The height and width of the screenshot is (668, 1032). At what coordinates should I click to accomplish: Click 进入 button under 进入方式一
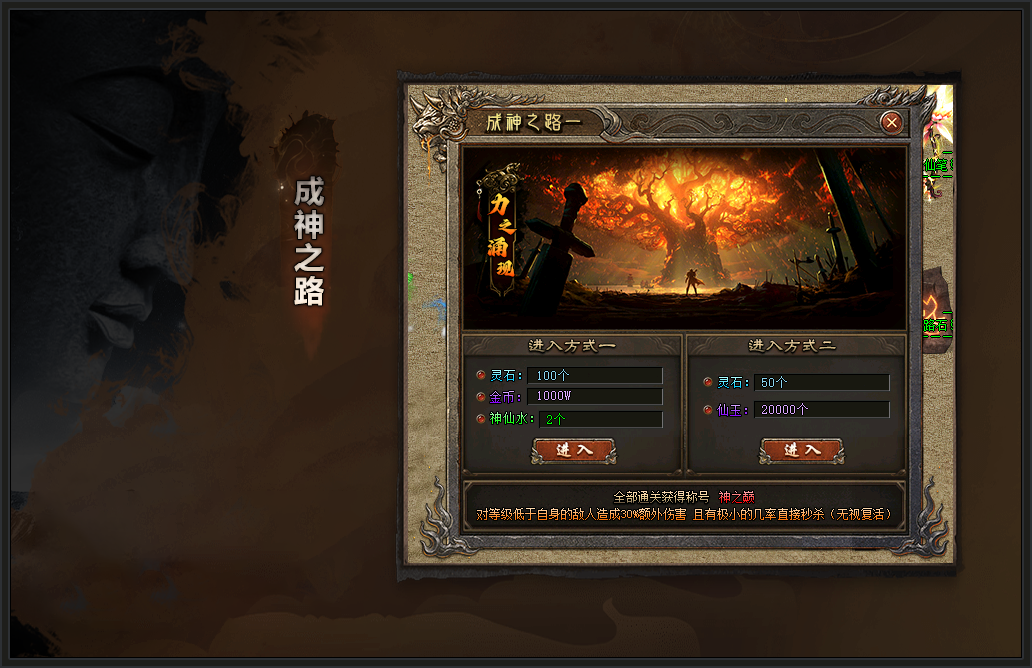(573, 450)
